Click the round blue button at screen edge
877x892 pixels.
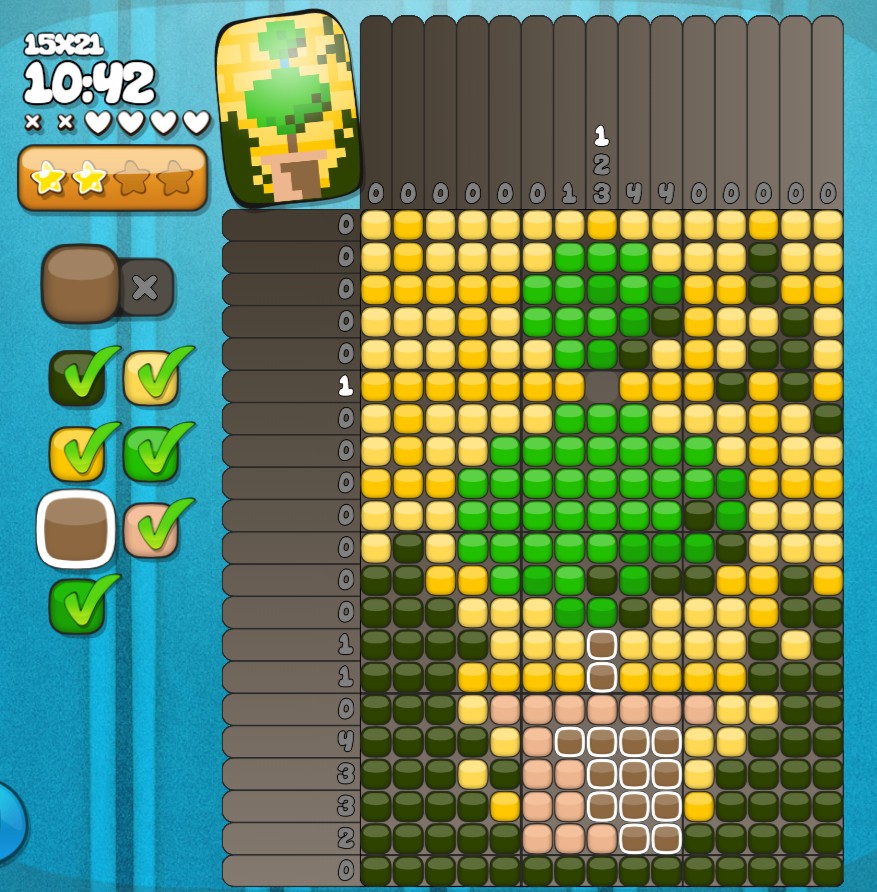pyautogui.click(x=8, y=822)
